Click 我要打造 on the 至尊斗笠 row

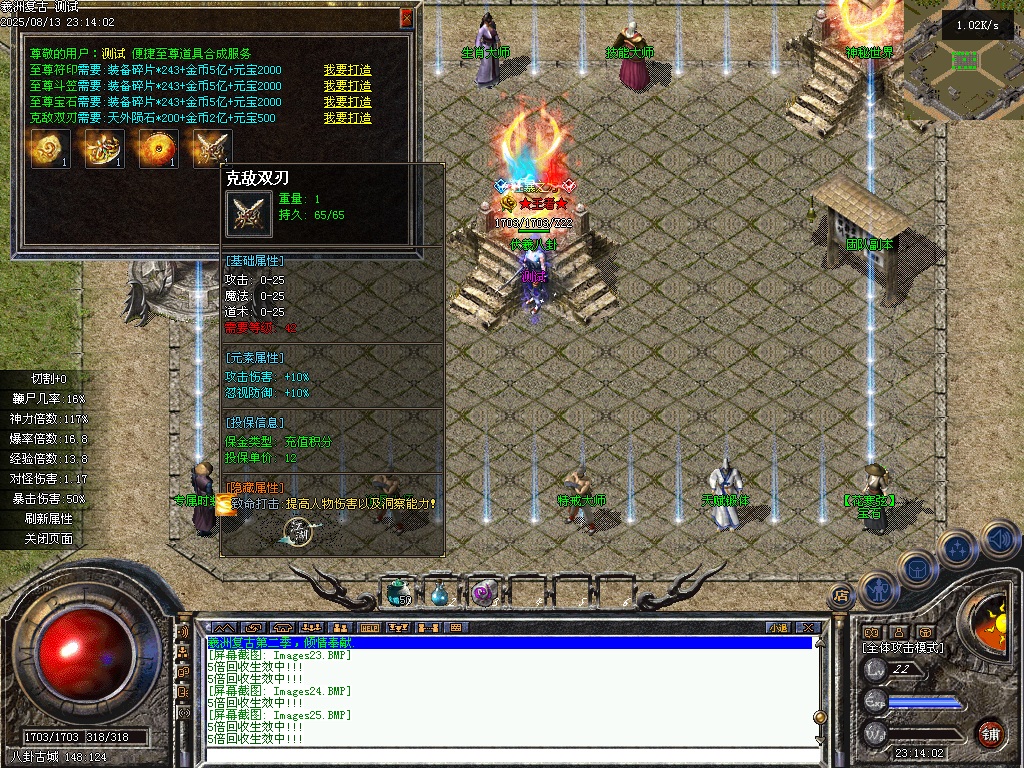(347, 86)
